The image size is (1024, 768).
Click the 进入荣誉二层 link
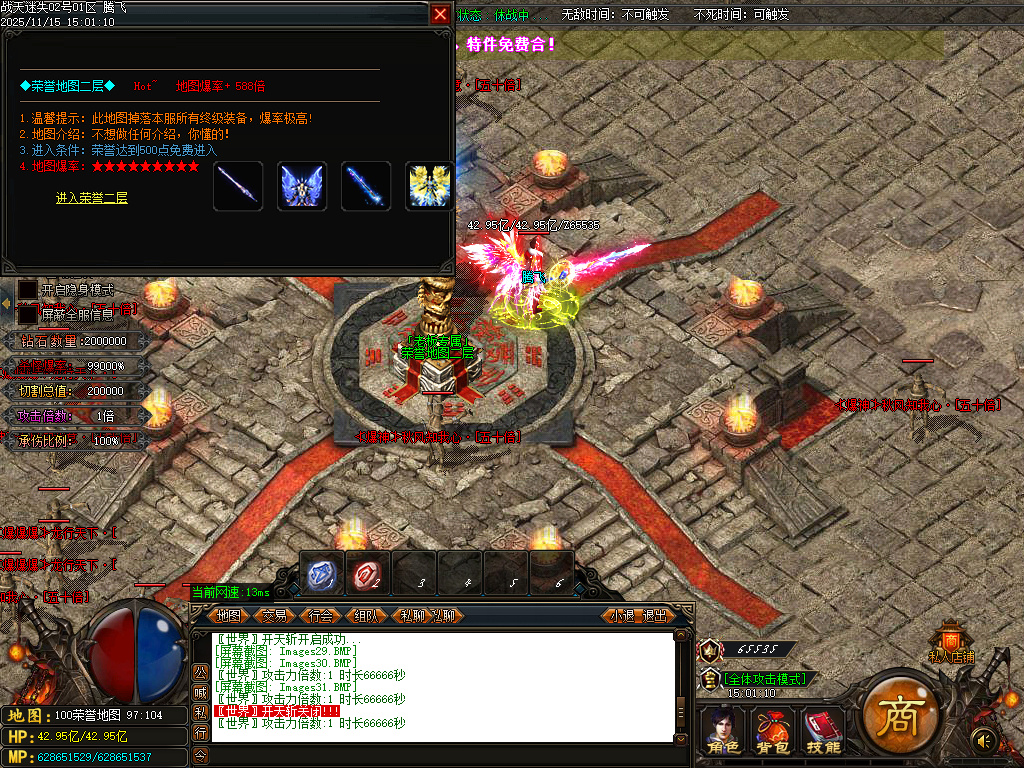click(x=92, y=198)
